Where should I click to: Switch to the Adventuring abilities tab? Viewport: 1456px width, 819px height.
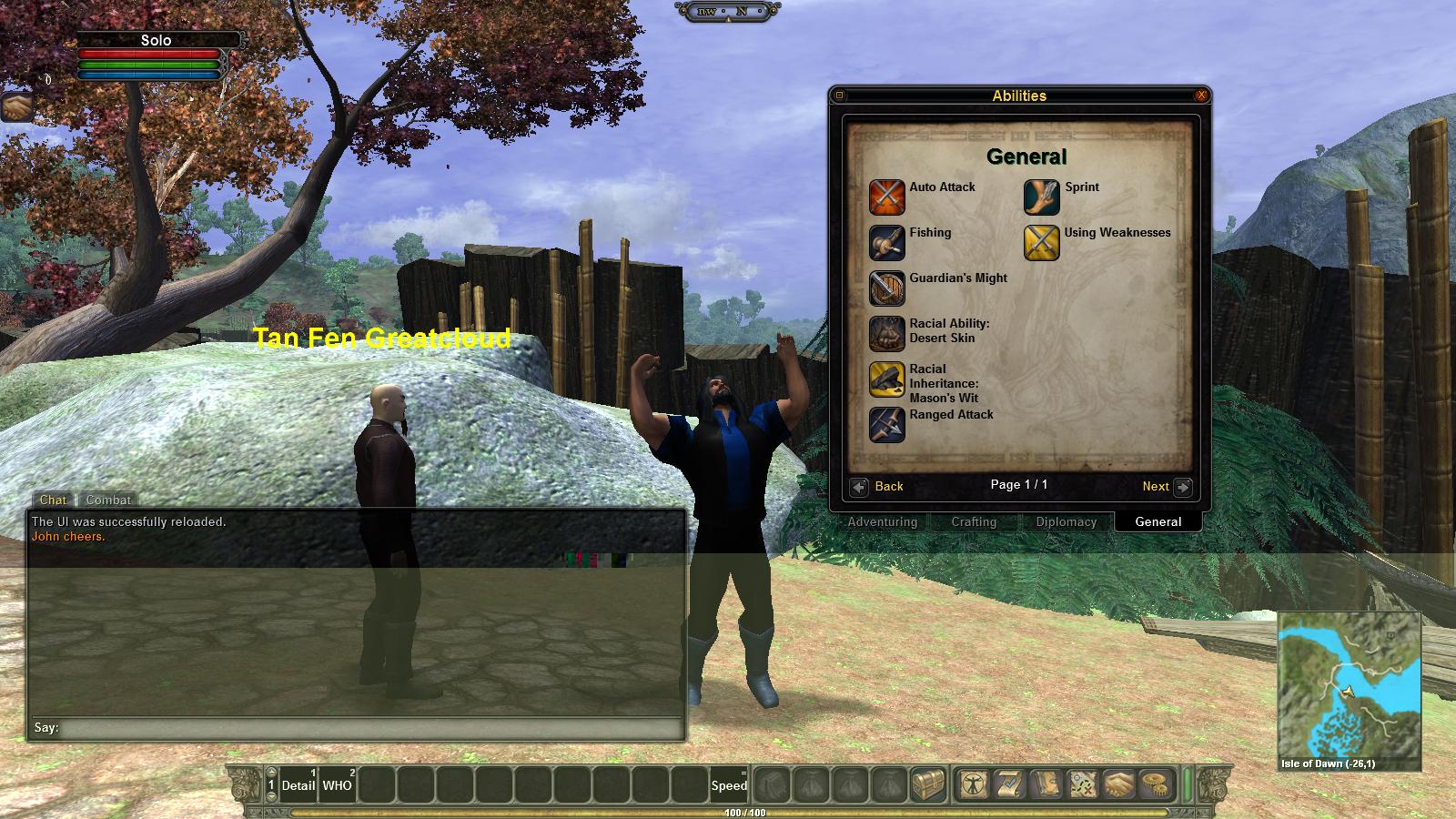pos(882,522)
